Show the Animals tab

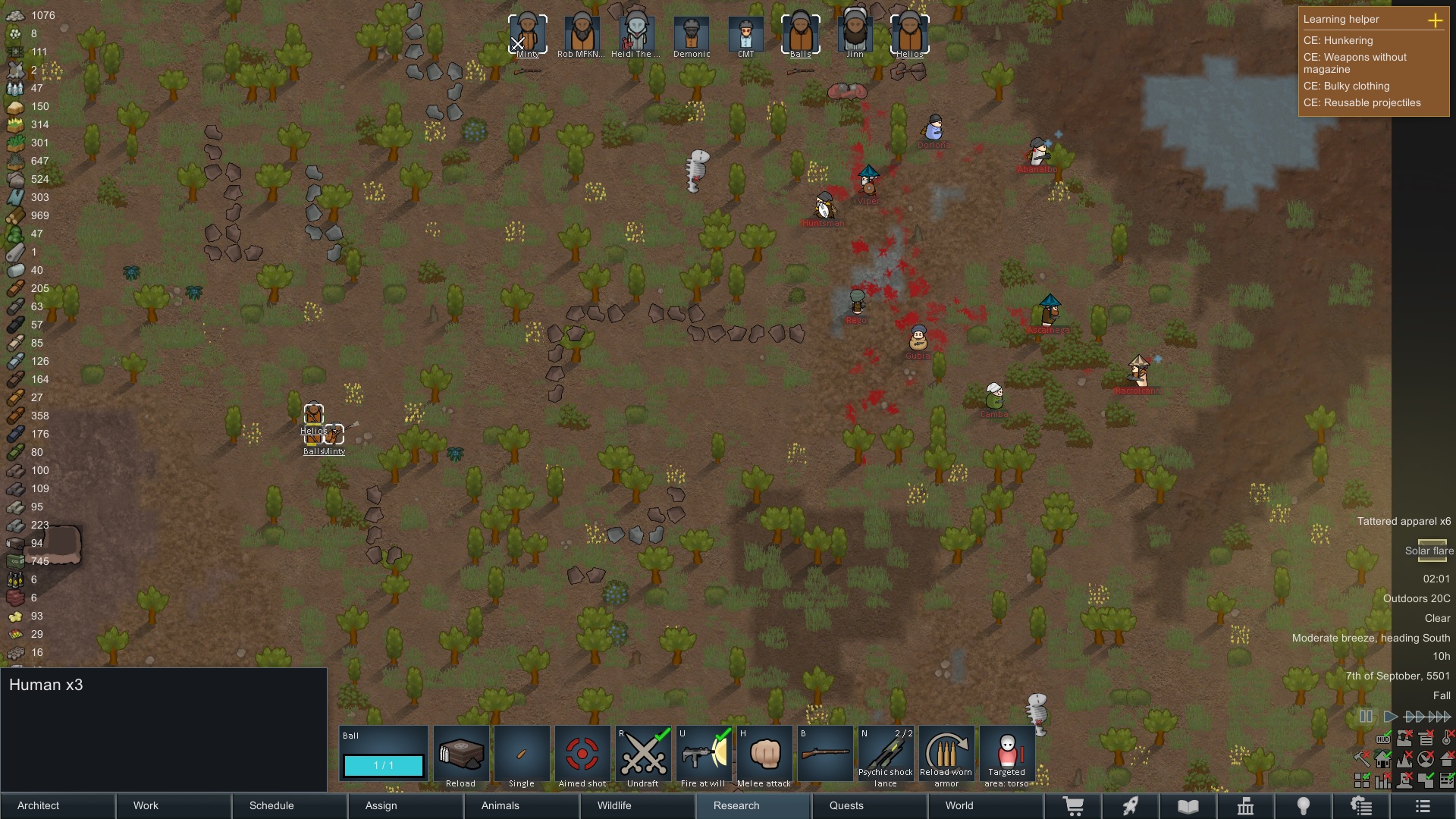tap(522, 805)
